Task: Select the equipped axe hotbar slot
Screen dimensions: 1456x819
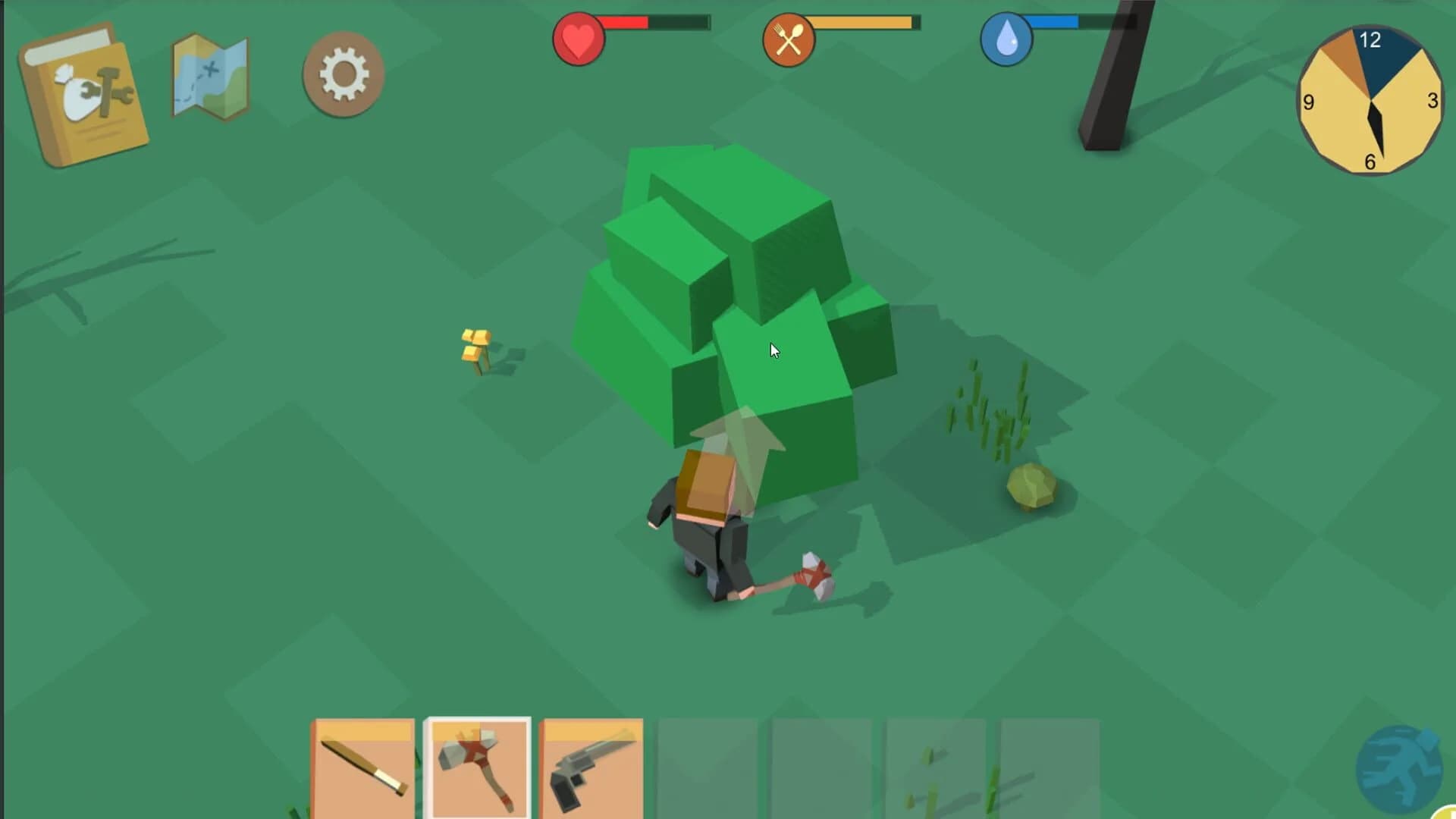Action: [478, 766]
